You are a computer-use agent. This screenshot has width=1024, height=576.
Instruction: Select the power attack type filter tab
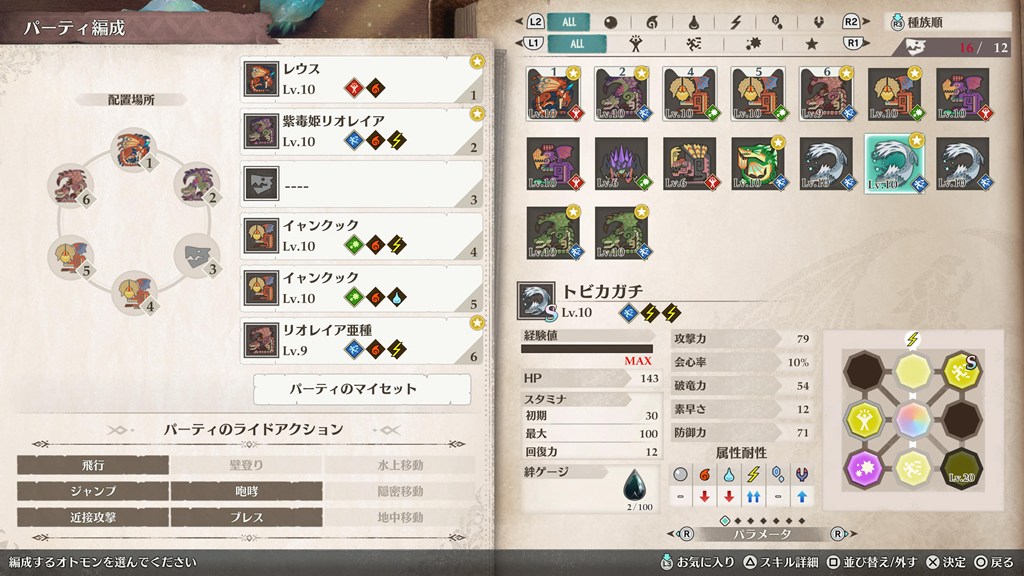pyautogui.click(x=634, y=44)
